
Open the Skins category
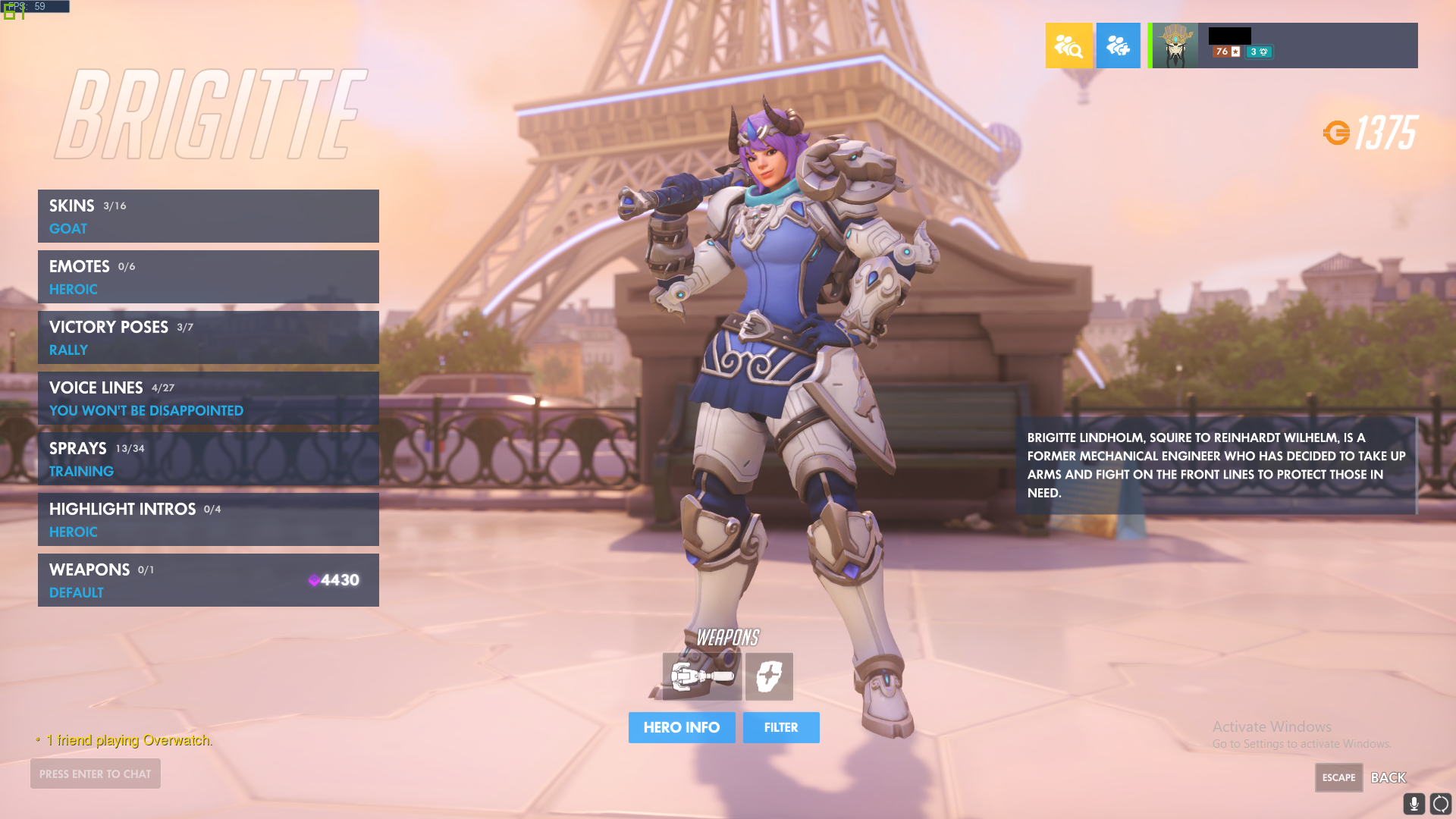(208, 216)
